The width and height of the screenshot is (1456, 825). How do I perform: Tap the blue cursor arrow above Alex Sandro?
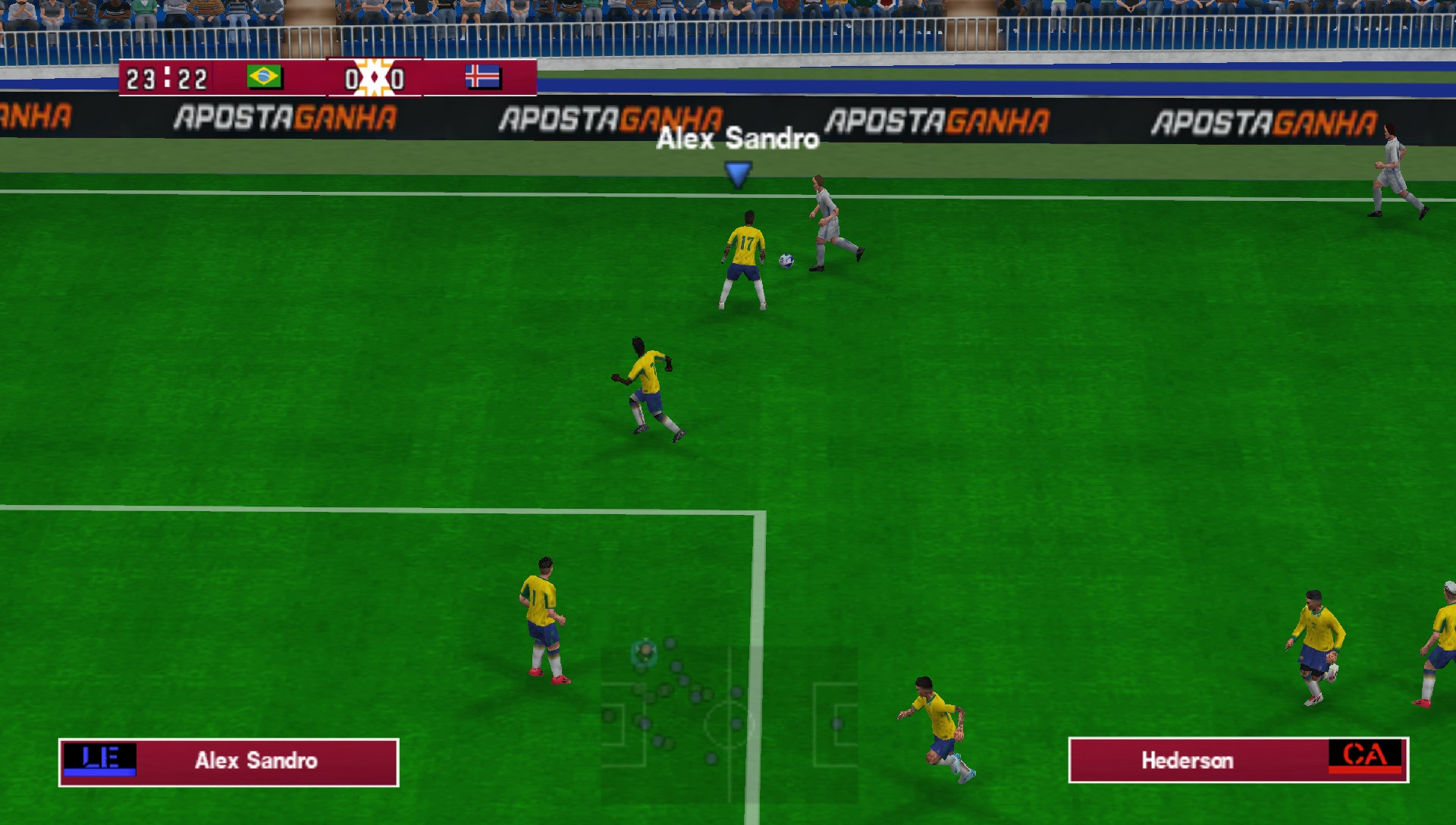(x=736, y=174)
